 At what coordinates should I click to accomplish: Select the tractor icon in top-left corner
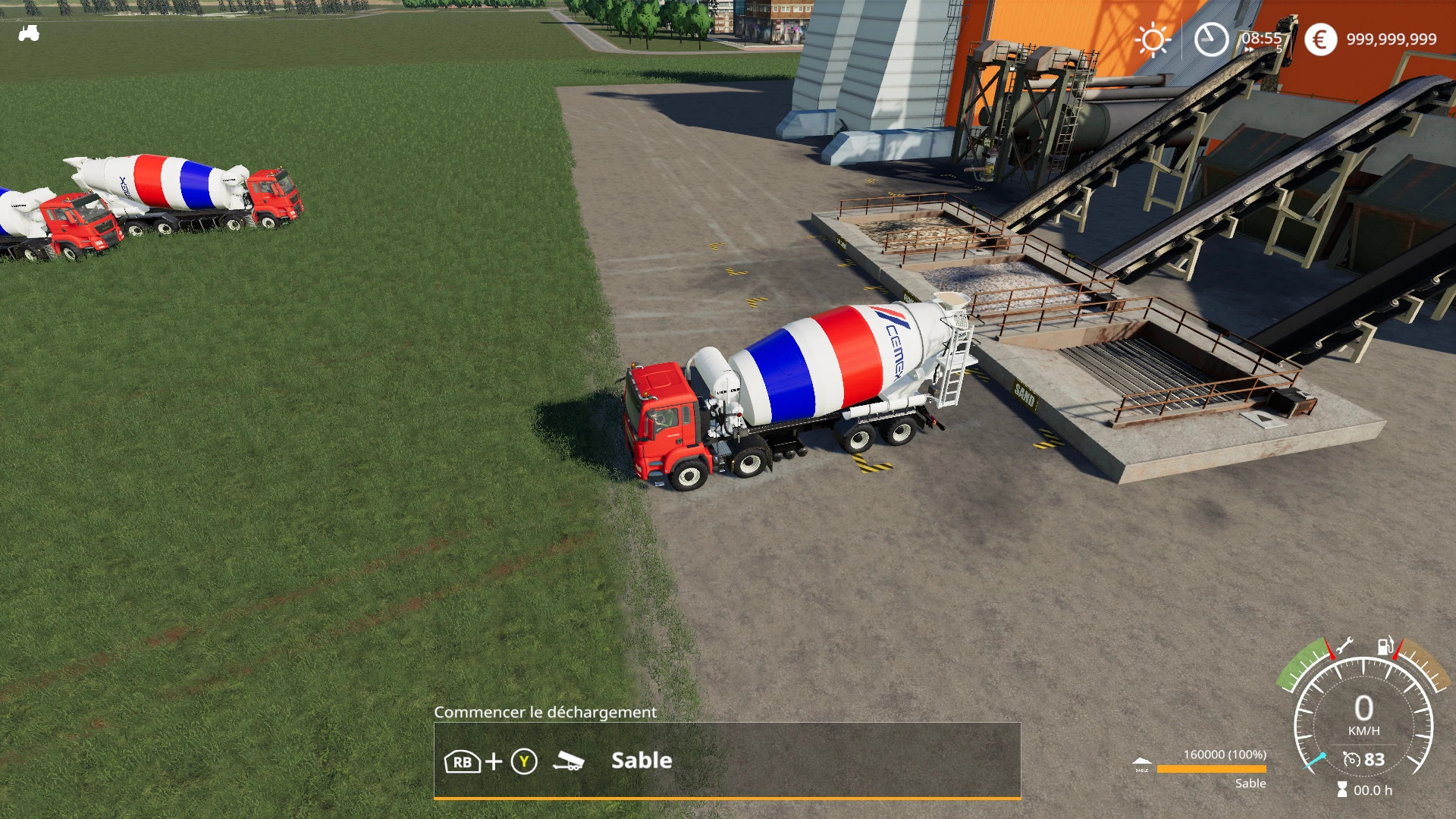pyautogui.click(x=29, y=32)
